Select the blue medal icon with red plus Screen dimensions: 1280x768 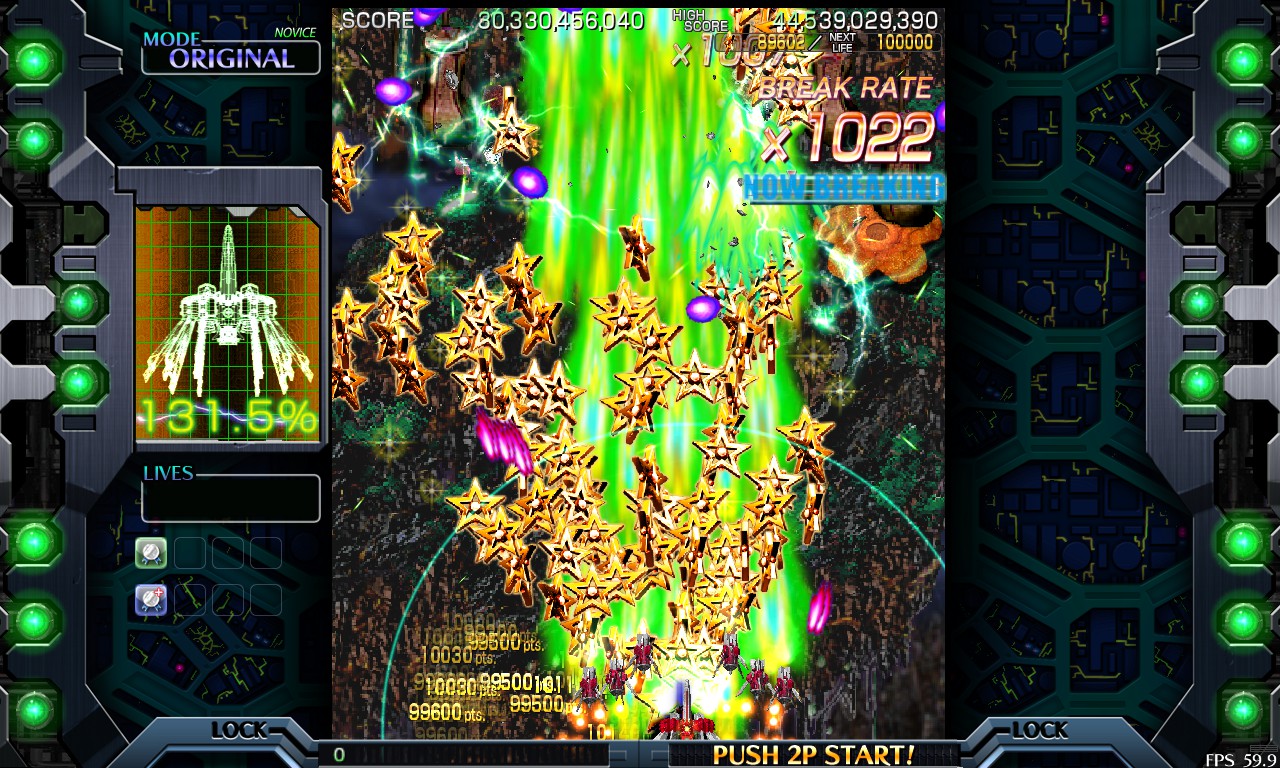click(x=151, y=599)
